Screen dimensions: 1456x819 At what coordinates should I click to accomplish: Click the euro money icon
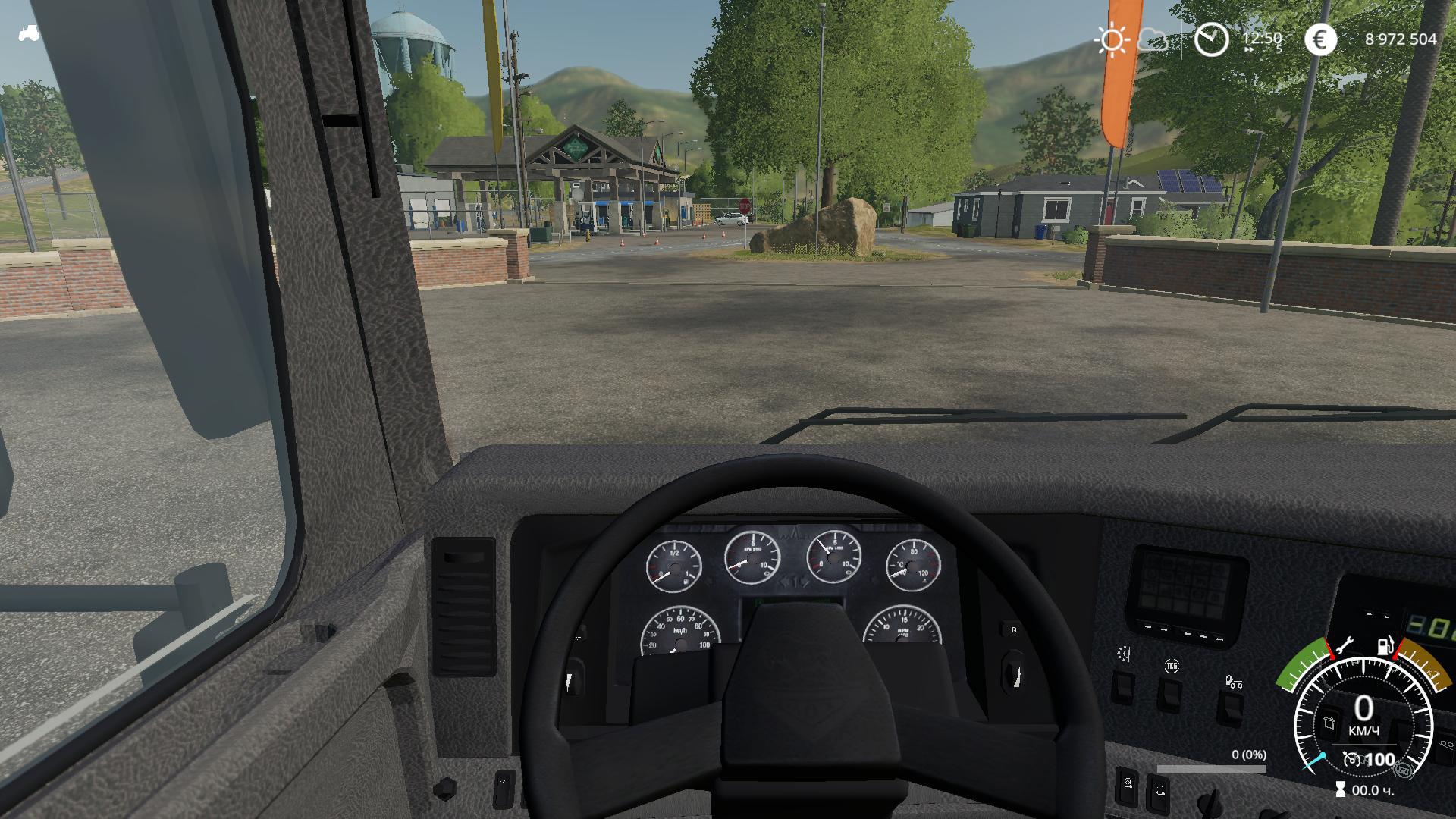pyautogui.click(x=1320, y=39)
